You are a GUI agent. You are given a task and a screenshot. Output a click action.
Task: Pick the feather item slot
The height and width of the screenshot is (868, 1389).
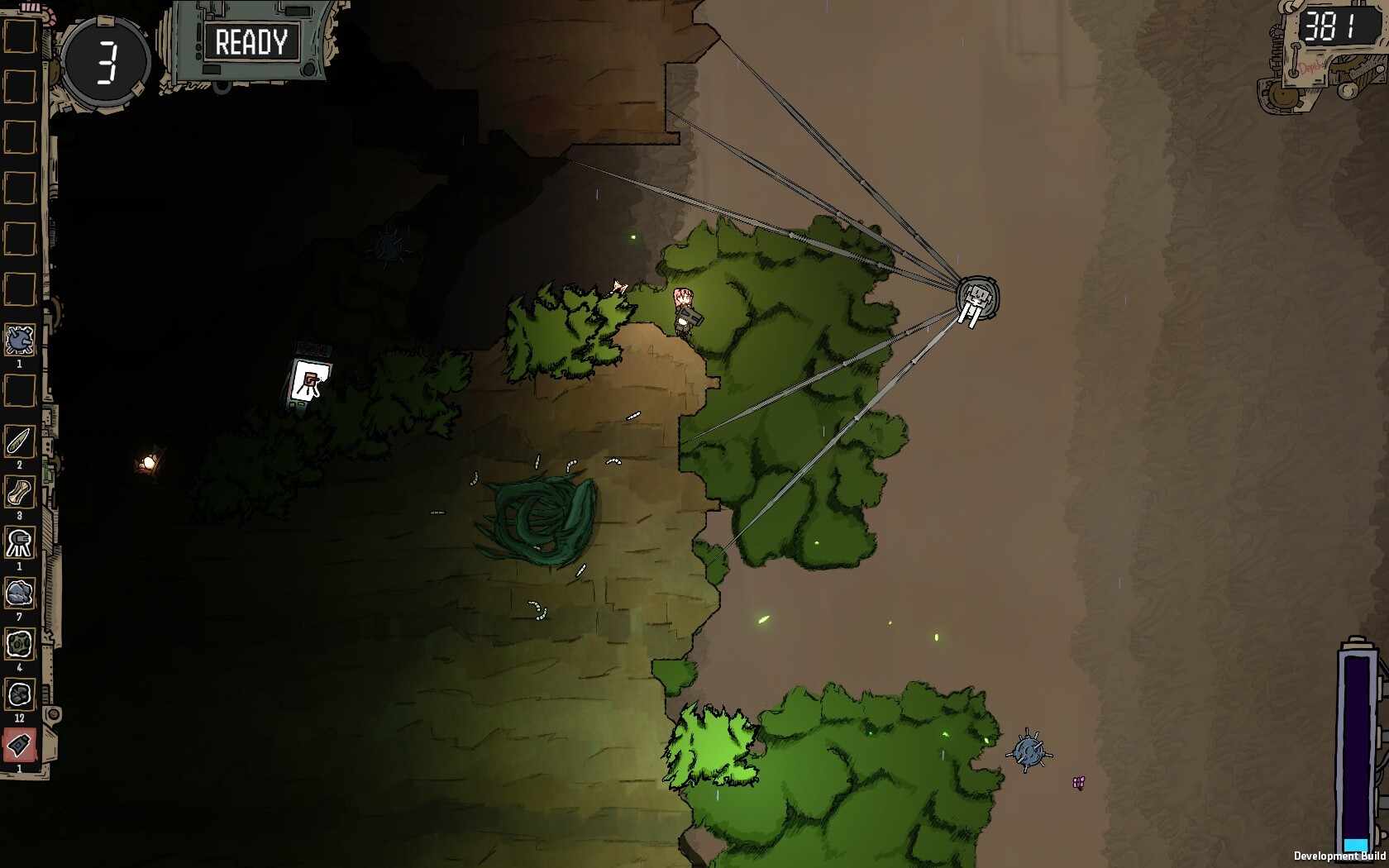[x=20, y=441]
